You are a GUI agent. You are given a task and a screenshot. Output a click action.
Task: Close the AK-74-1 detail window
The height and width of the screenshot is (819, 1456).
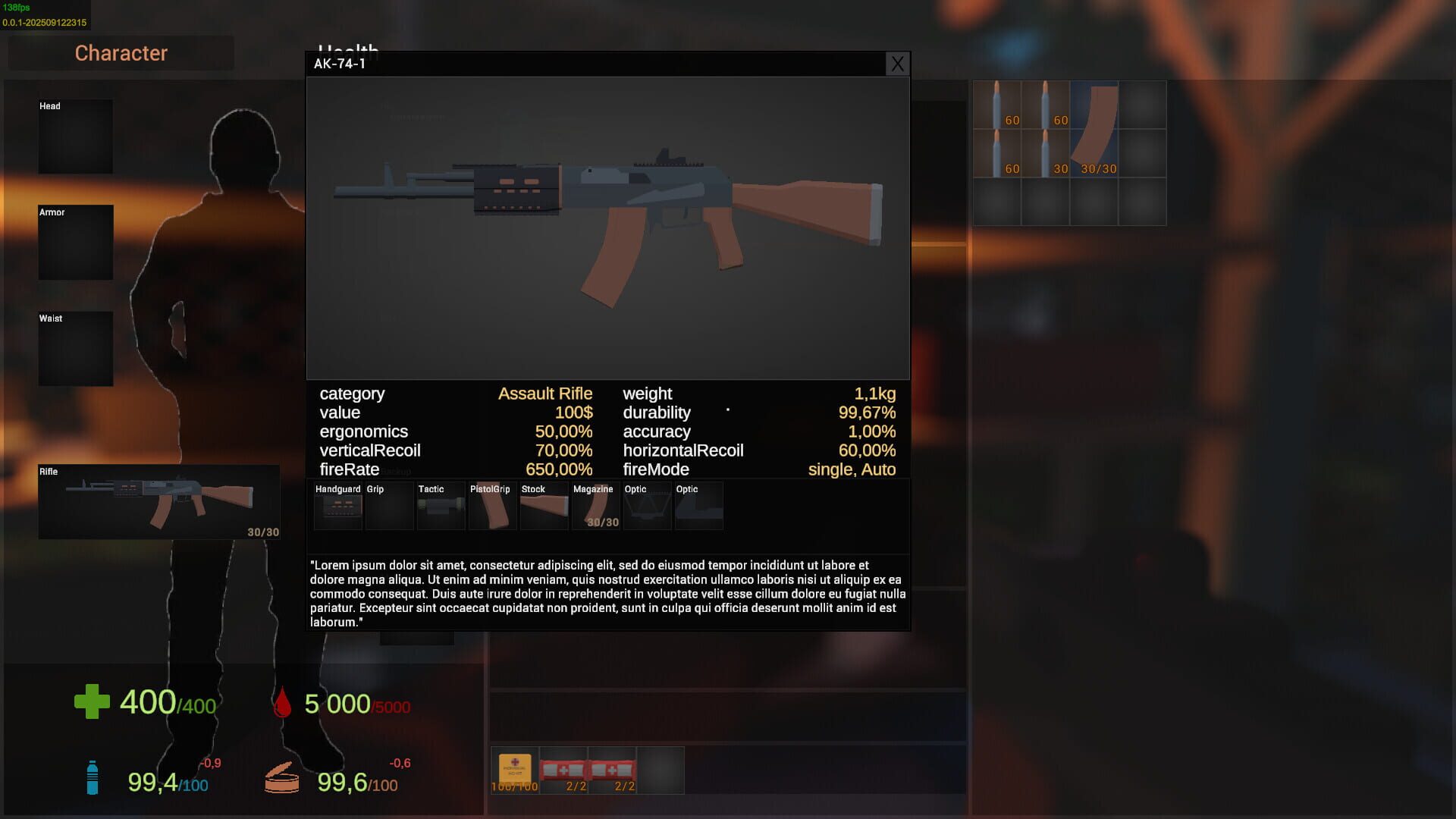click(897, 64)
